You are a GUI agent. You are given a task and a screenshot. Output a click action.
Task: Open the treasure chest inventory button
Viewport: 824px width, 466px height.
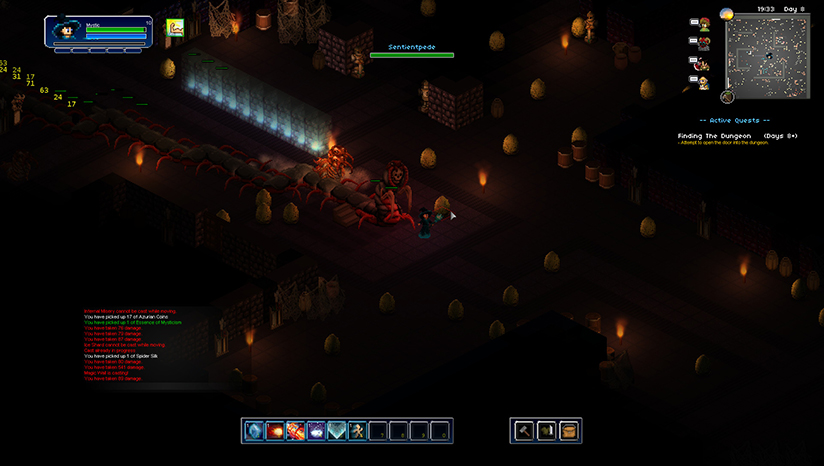[x=569, y=431]
